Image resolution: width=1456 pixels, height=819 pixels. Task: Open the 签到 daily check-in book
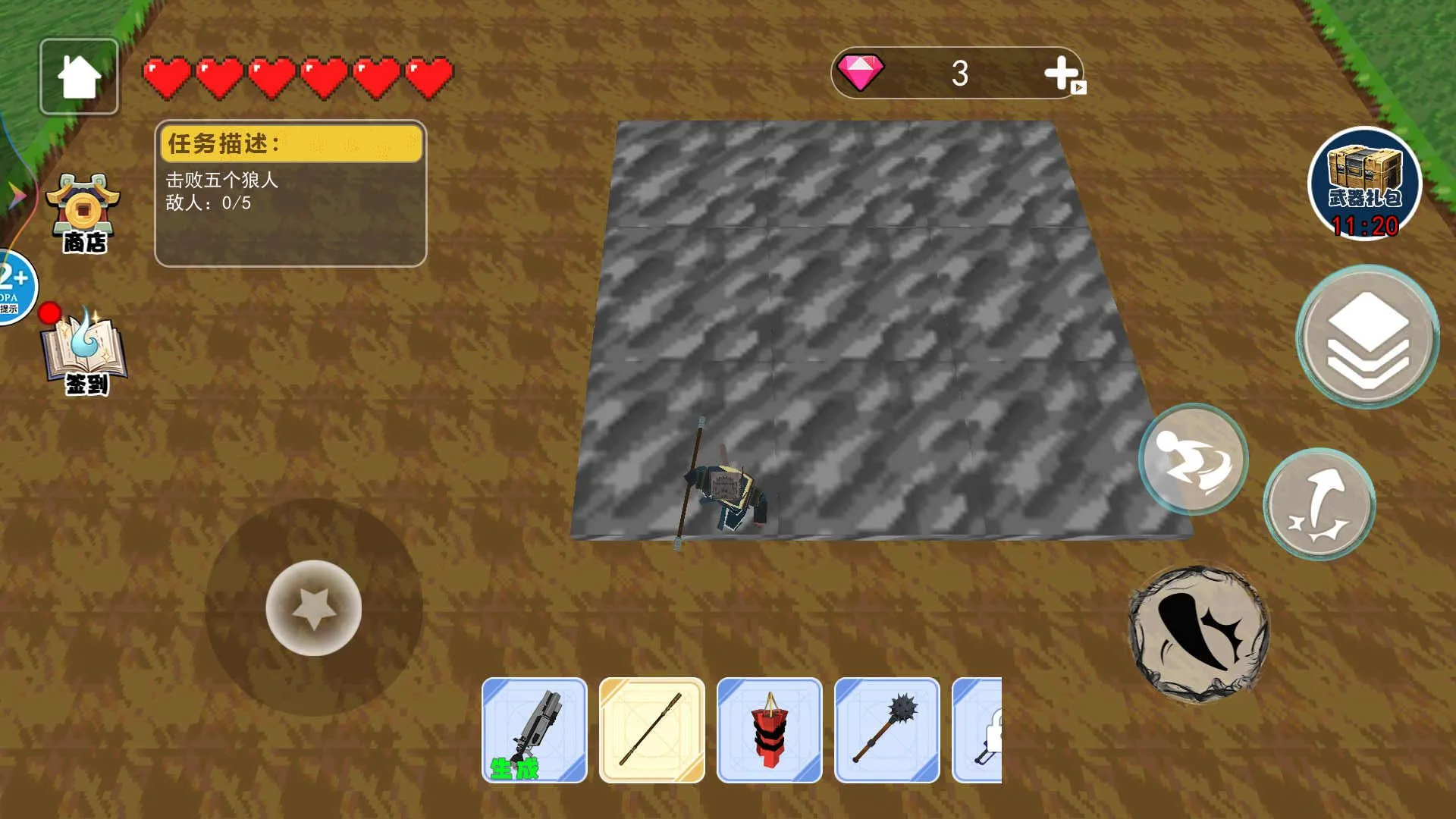coord(85,353)
